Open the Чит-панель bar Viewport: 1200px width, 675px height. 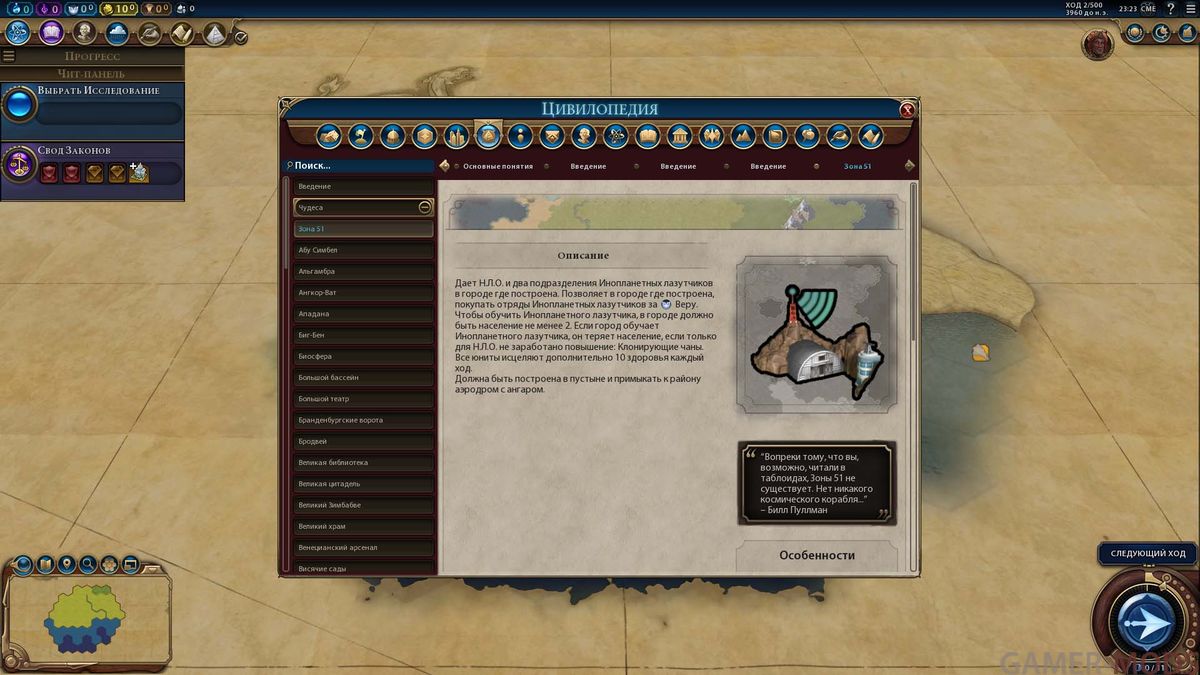tap(92, 73)
